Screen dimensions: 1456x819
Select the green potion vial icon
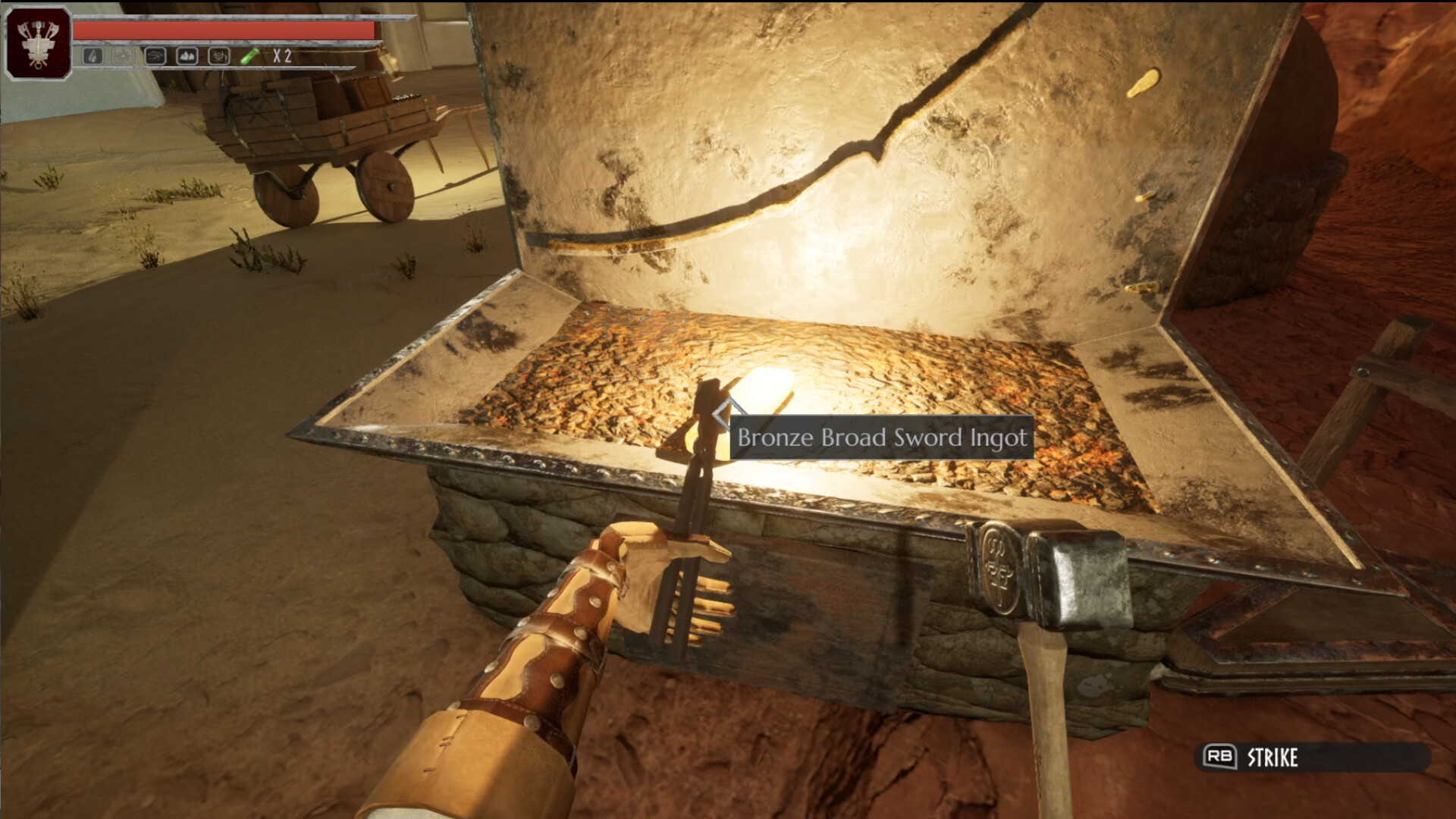249,55
